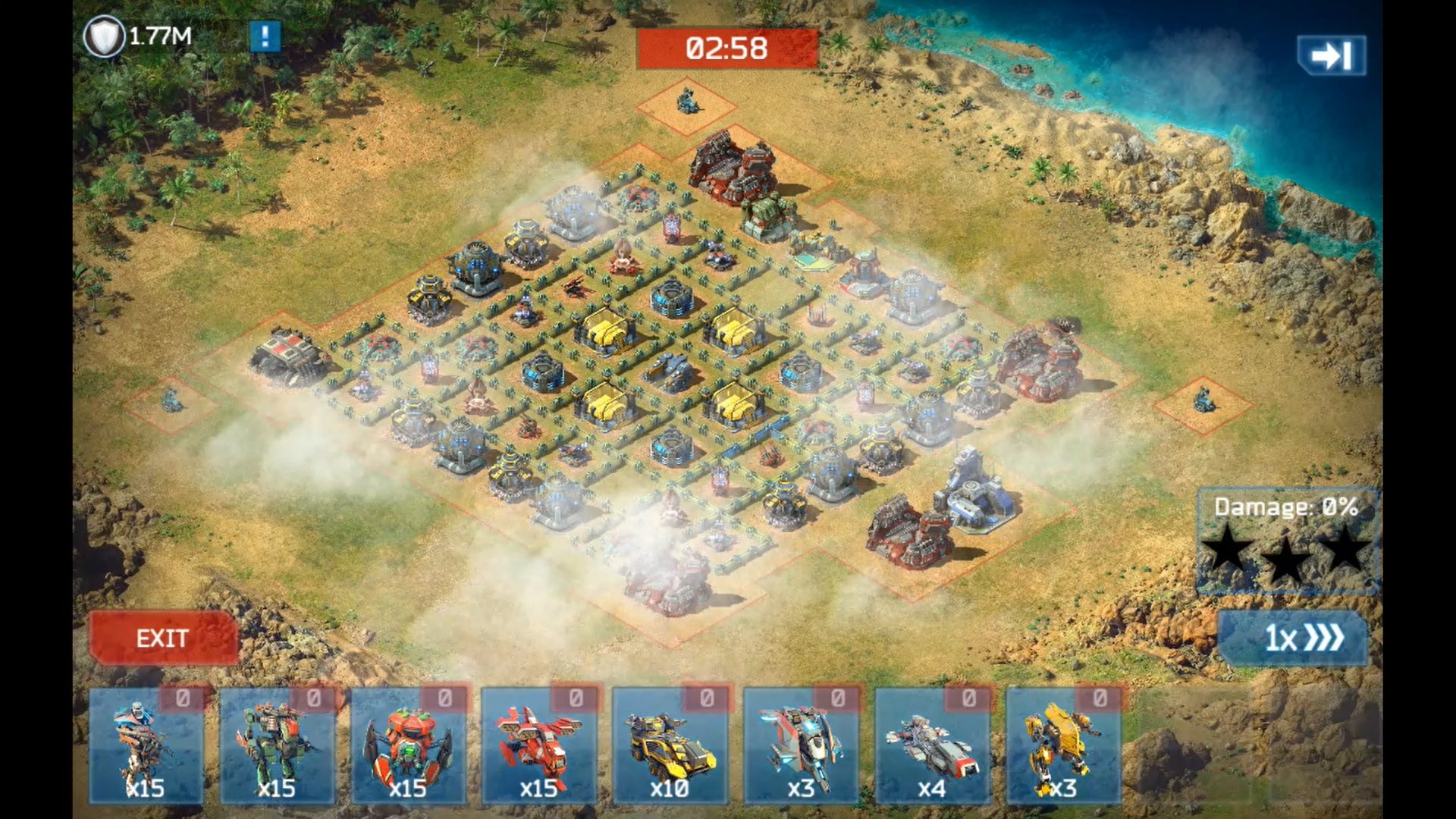
Task: Open the blue exclamation mark alert
Action: tap(265, 36)
